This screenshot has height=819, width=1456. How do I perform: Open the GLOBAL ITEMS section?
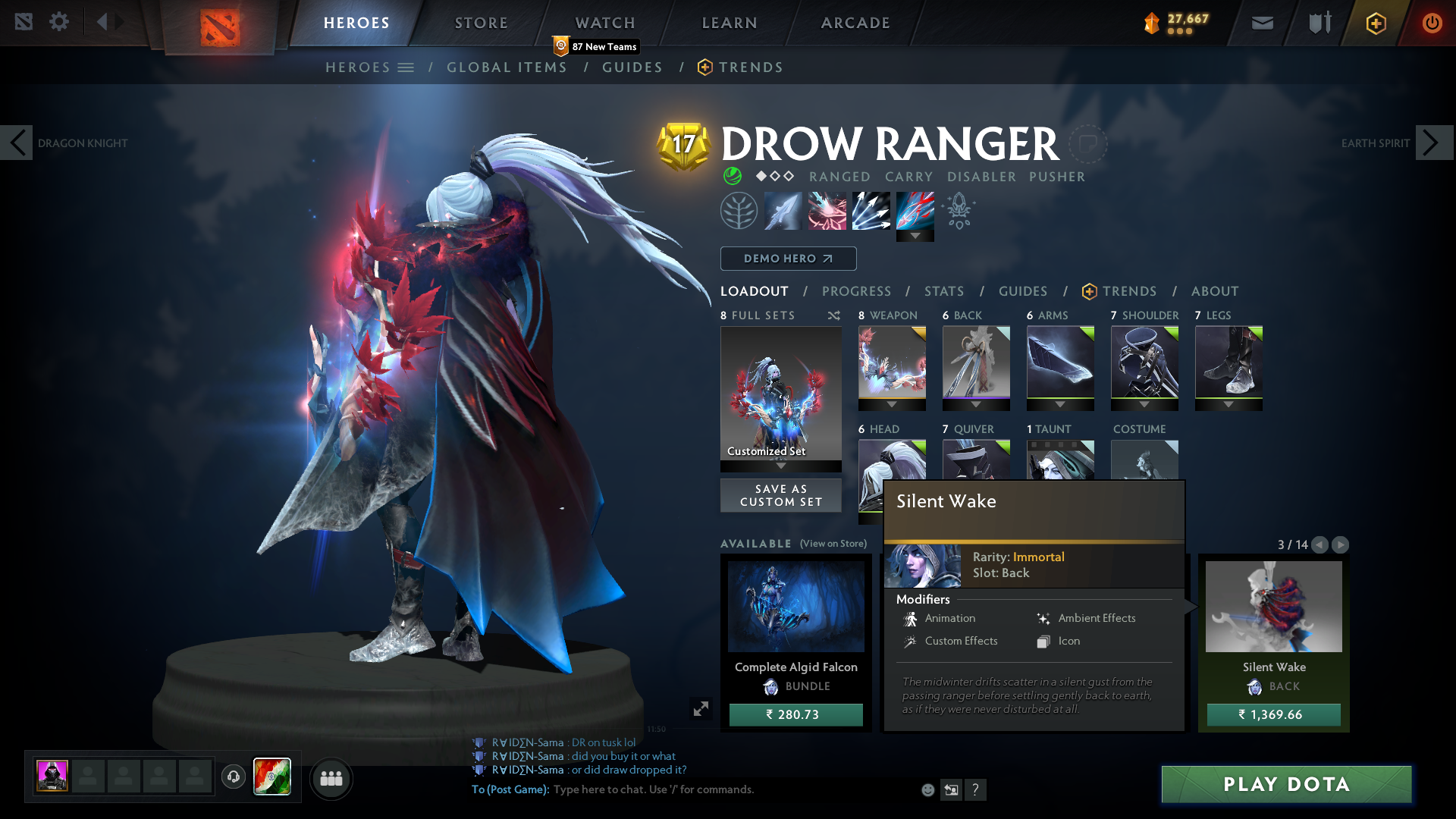click(507, 67)
